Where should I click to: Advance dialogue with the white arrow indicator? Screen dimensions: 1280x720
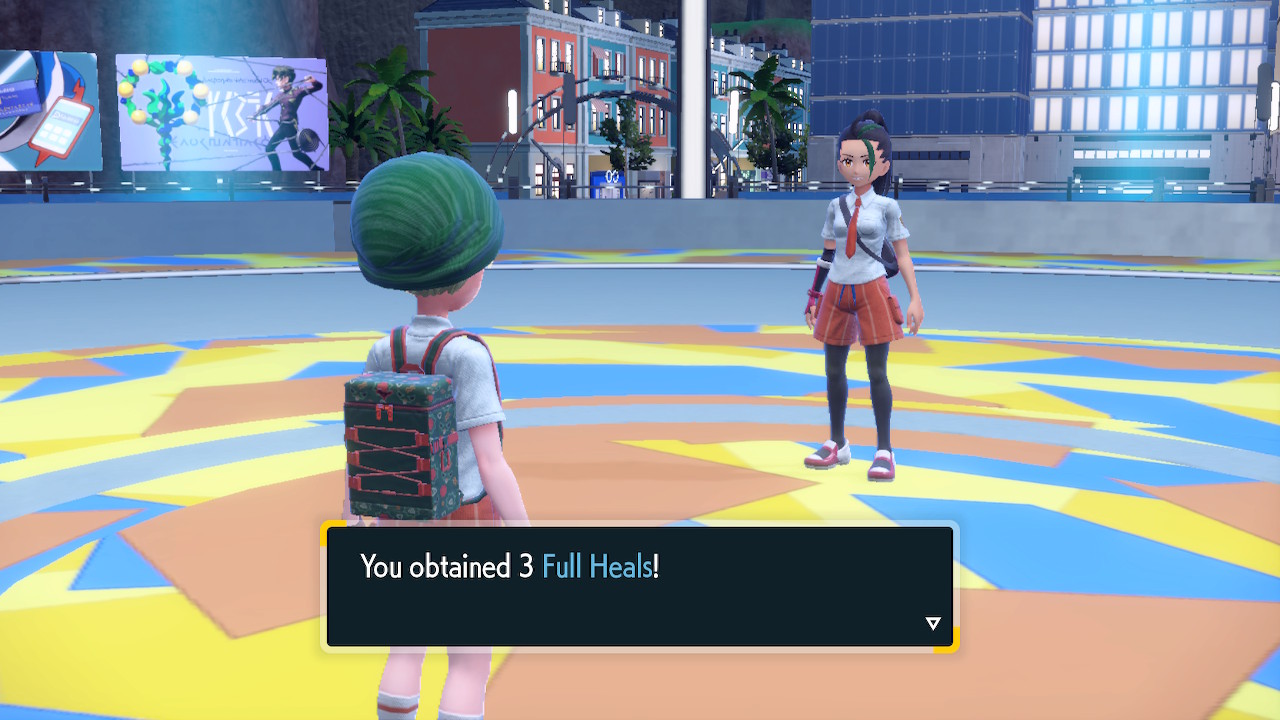coord(933,624)
